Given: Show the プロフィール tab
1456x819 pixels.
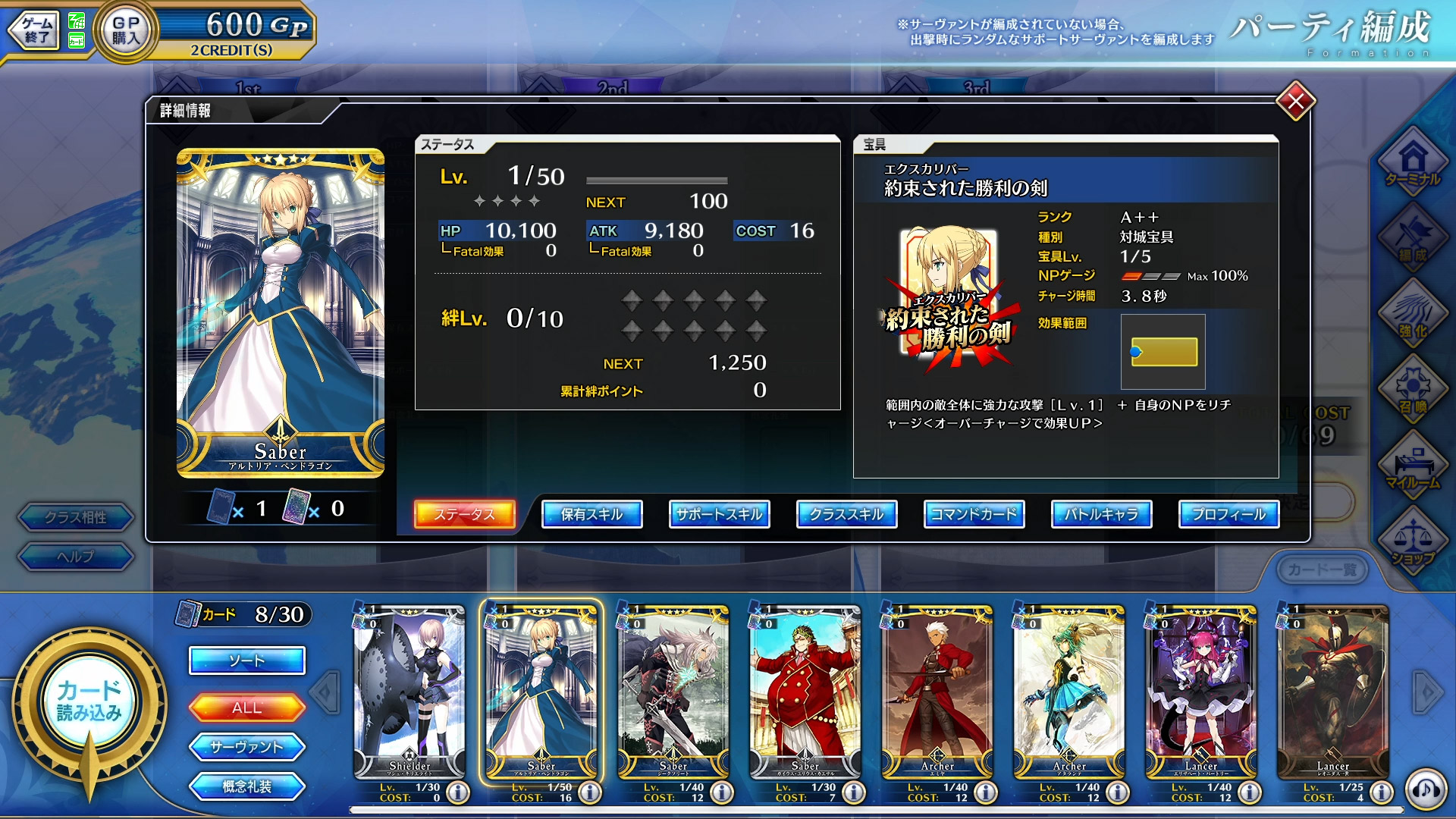Looking at the screenshot, I should (1228, 514).
